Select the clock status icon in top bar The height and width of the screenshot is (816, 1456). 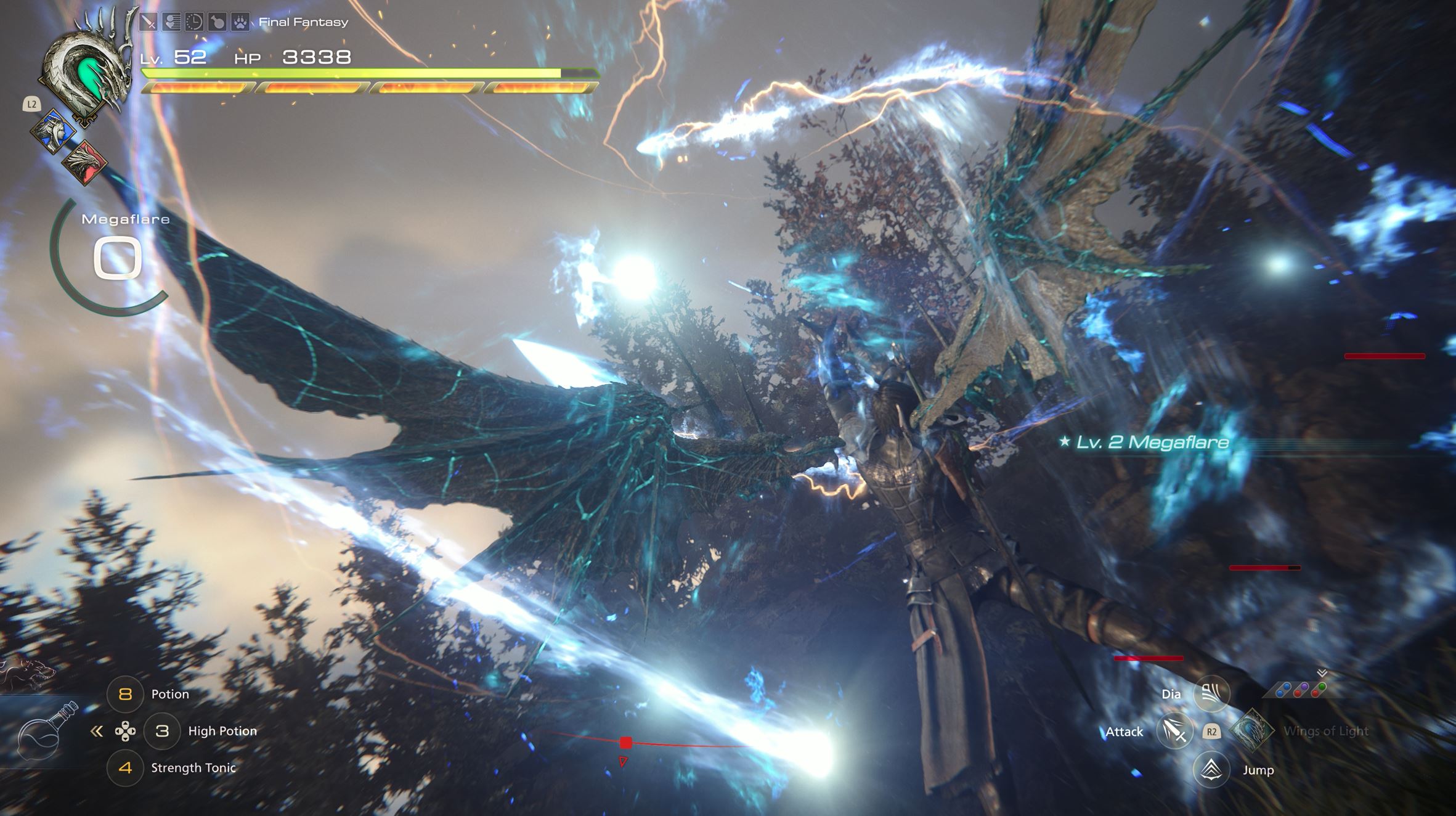(x=194, y=22)
